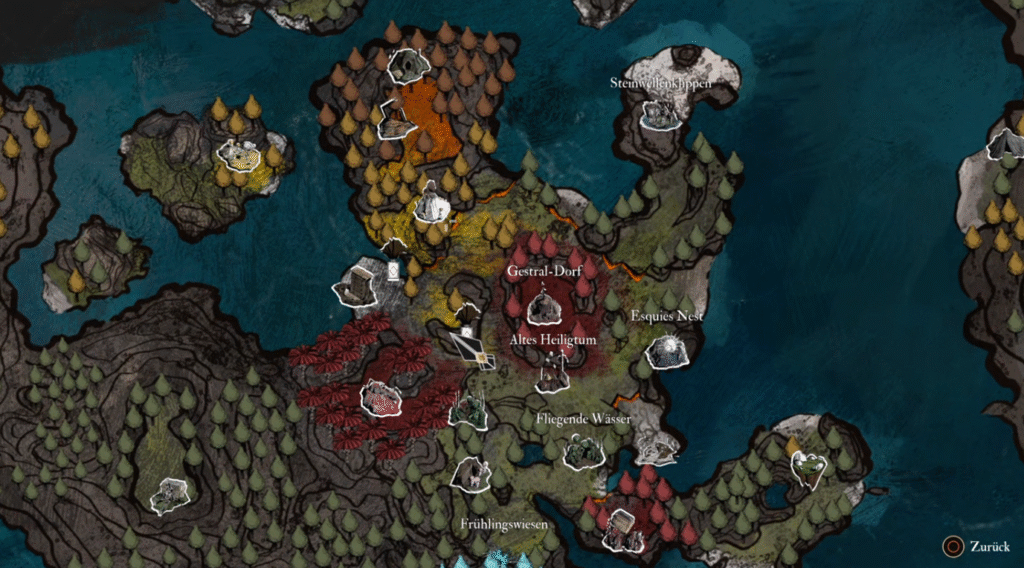Screen dimensions: 1024x568
Task: Click the treasure chest marker among red trees
Action: pos(623,528)
